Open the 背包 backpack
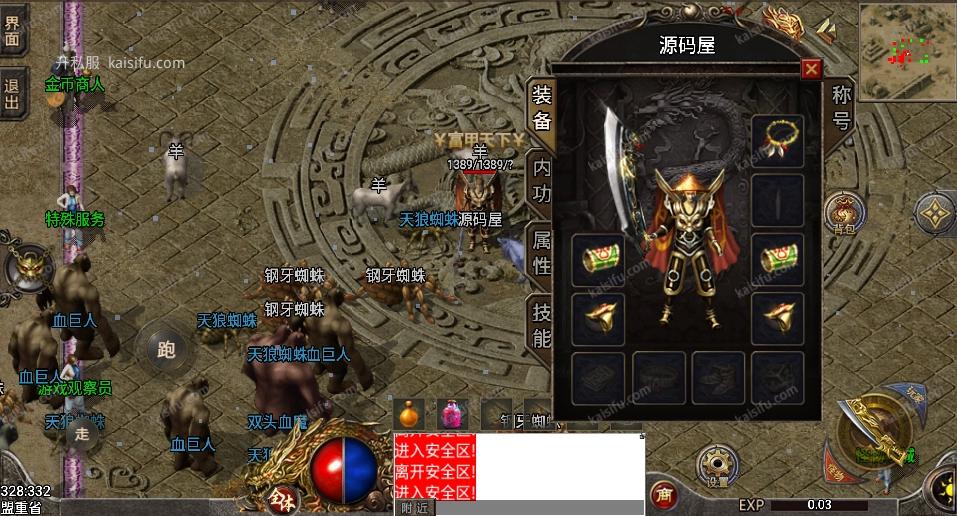The image size is (957, 516). click(x=843, y=213)
